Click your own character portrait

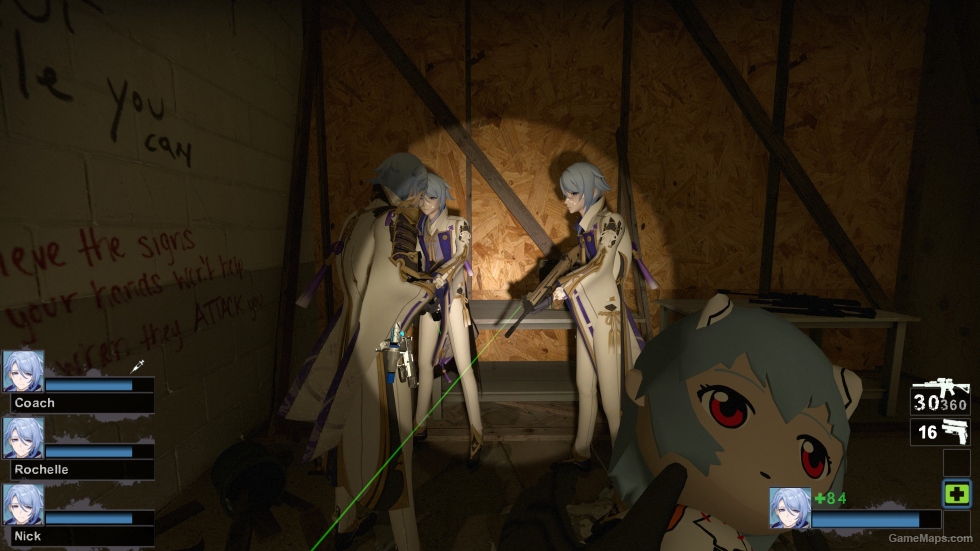click(x=790, y=507)
